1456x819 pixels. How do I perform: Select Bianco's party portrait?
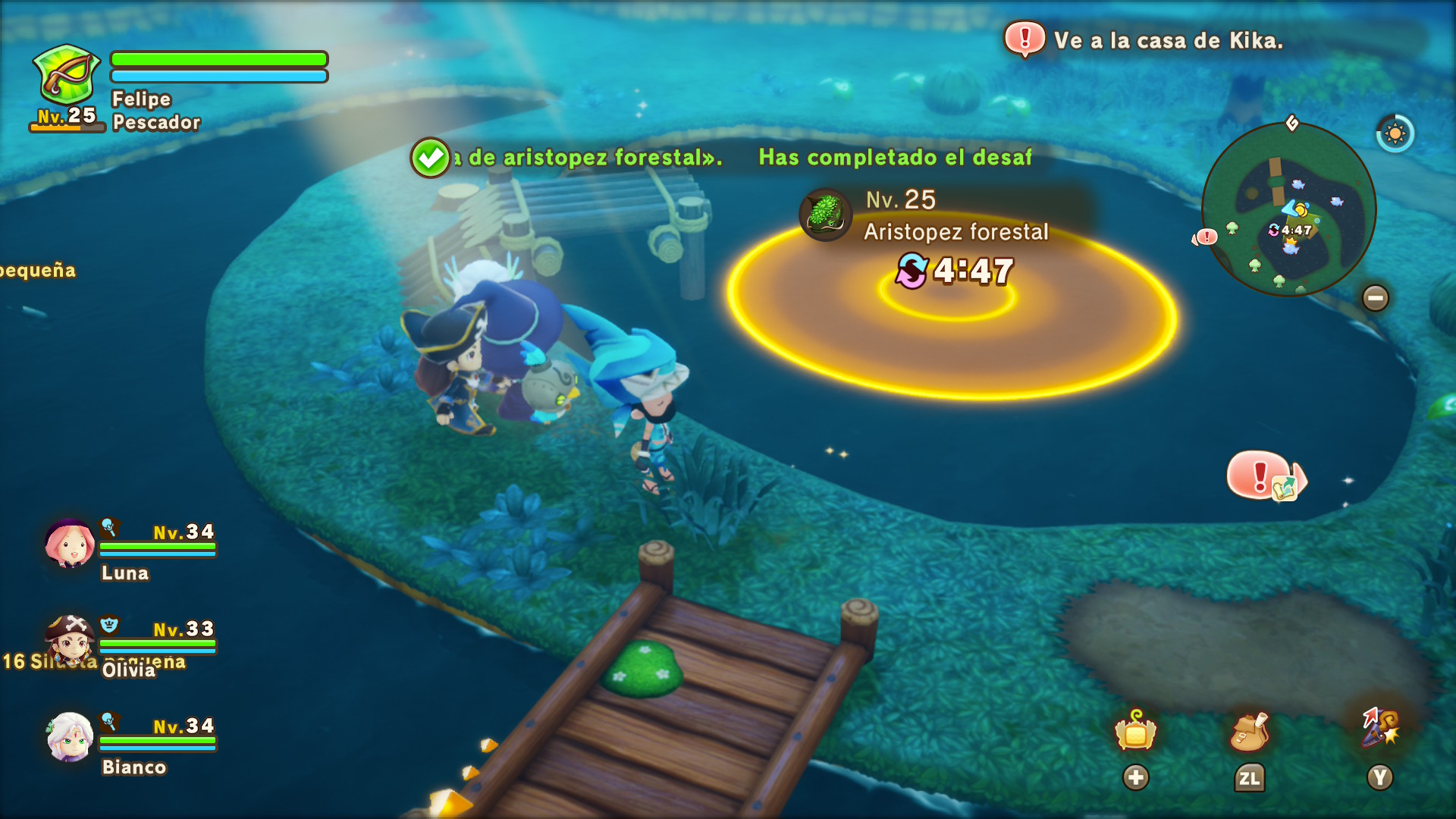(x=69, y=736)
